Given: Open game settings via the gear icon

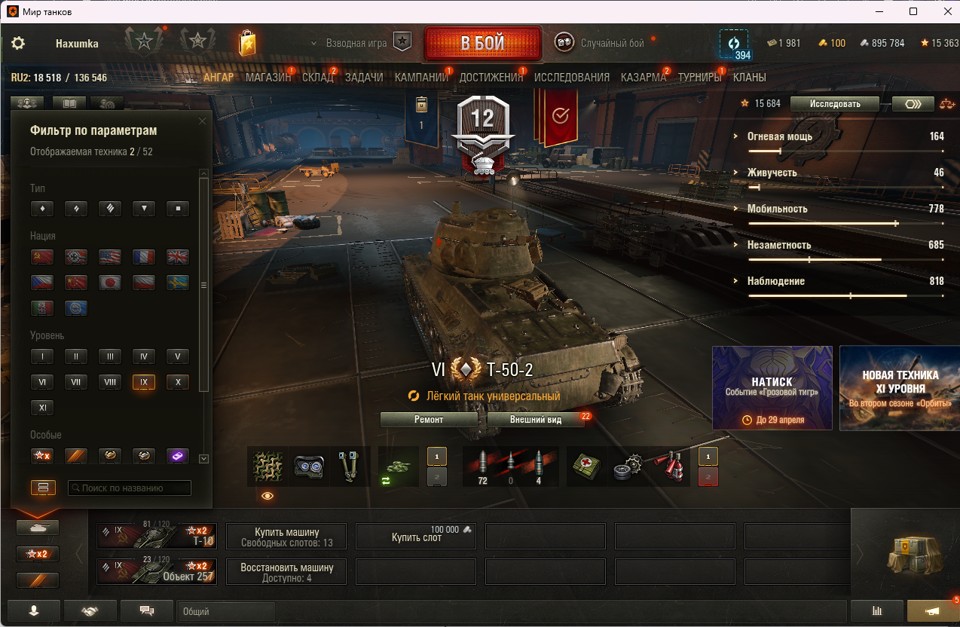Looking at the screenshot, I should coord(18,44).
